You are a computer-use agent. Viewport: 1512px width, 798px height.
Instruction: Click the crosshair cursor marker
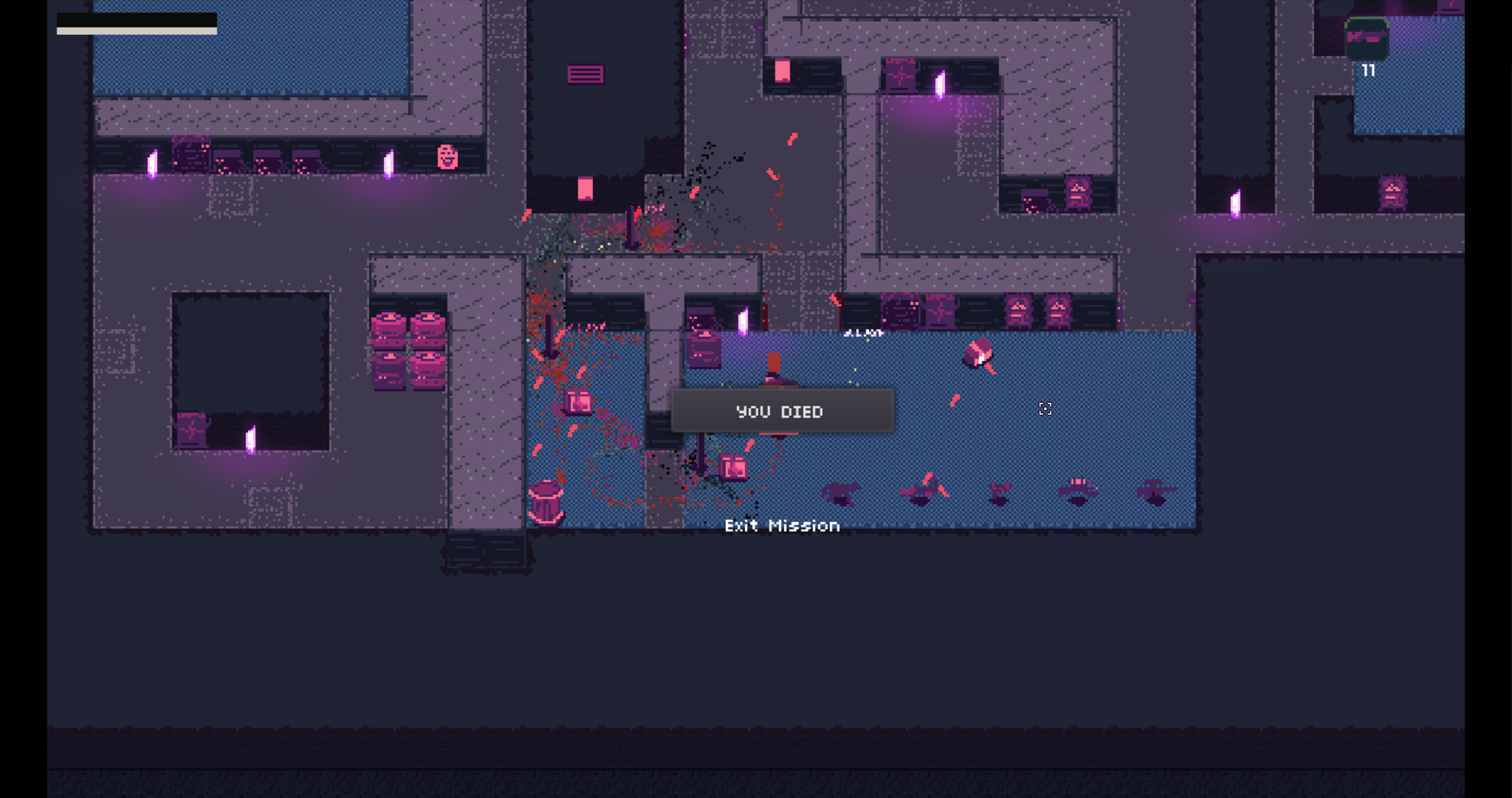[x=1045, y=409]
